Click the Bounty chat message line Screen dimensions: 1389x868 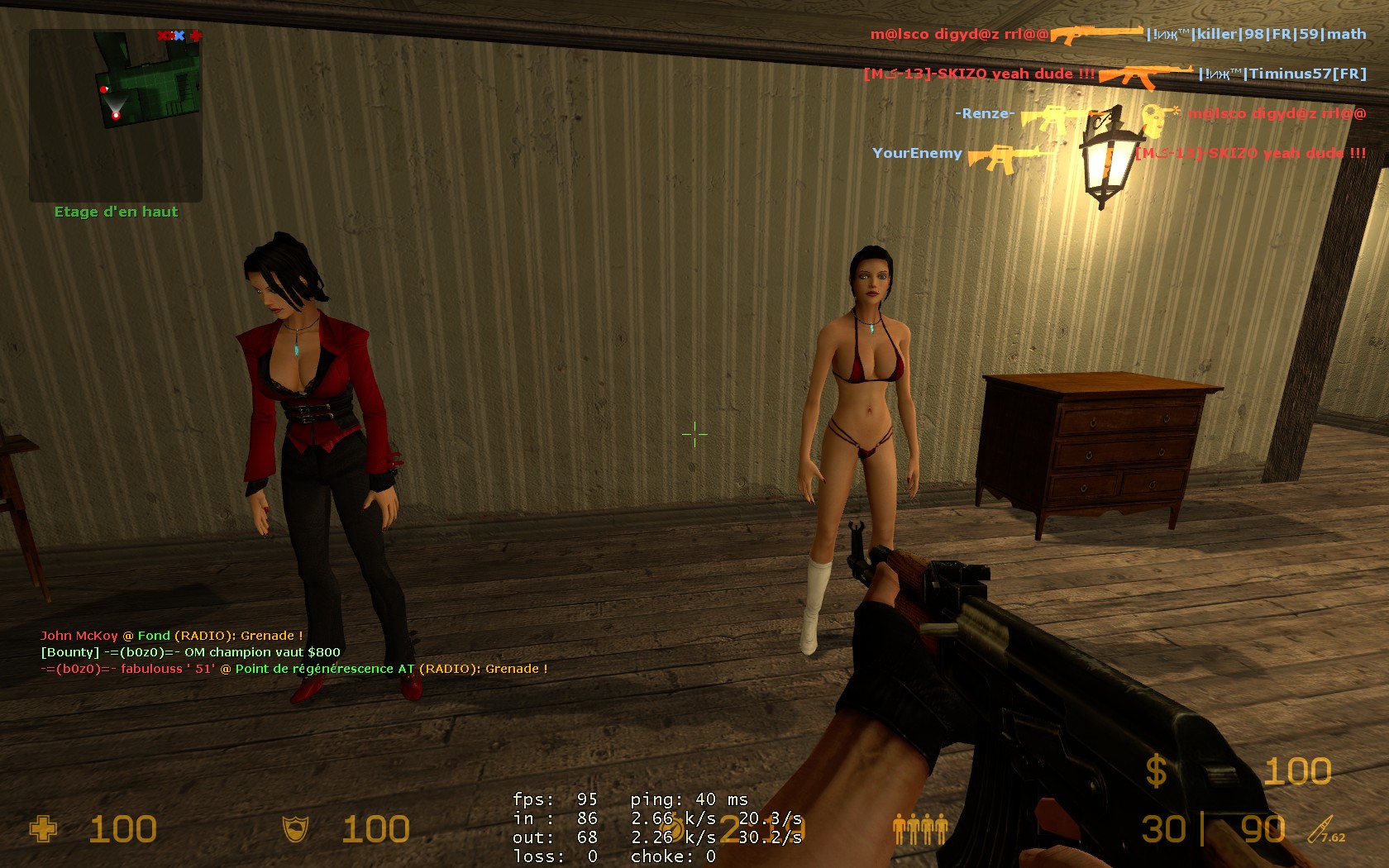tap(190, 652)
